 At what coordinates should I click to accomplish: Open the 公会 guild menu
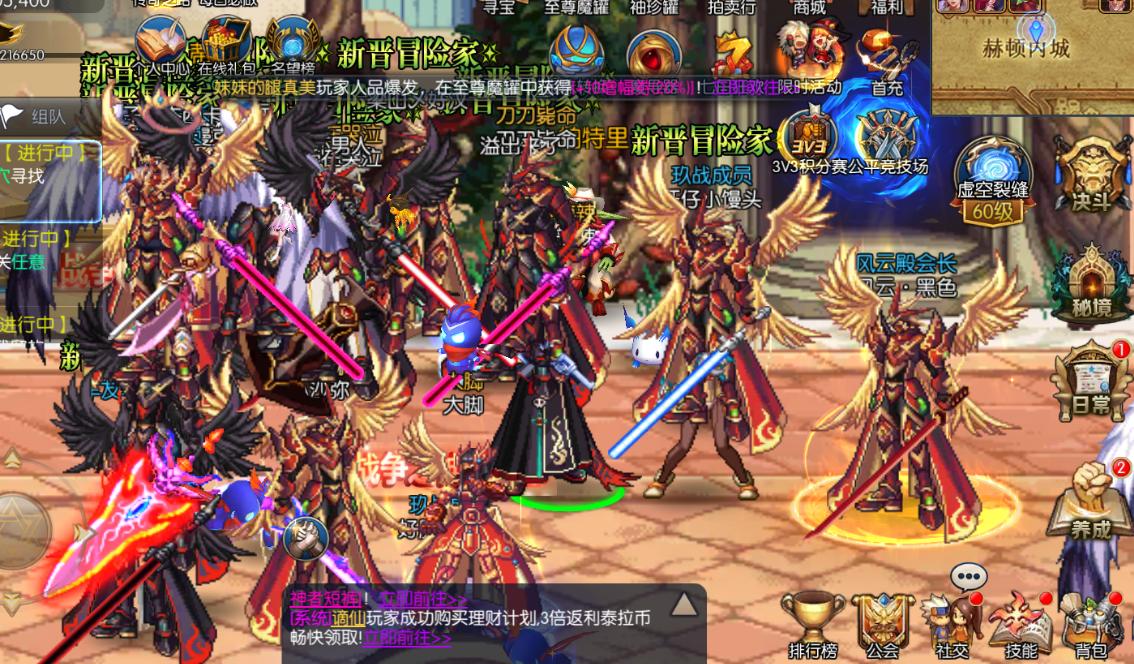882,620
